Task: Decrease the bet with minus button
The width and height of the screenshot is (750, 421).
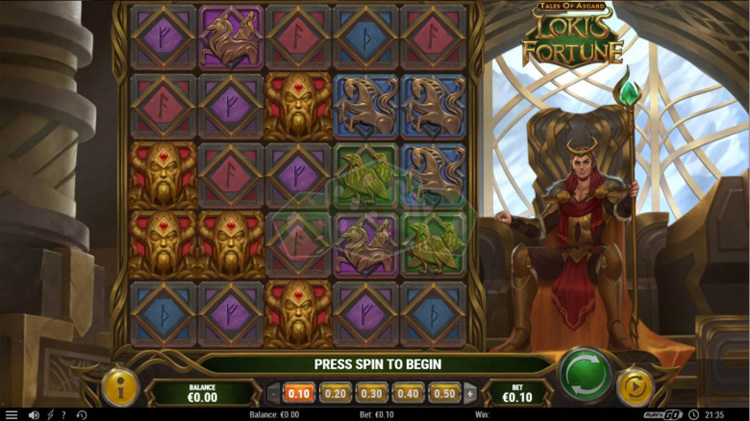Action: [x=273, y=393]
